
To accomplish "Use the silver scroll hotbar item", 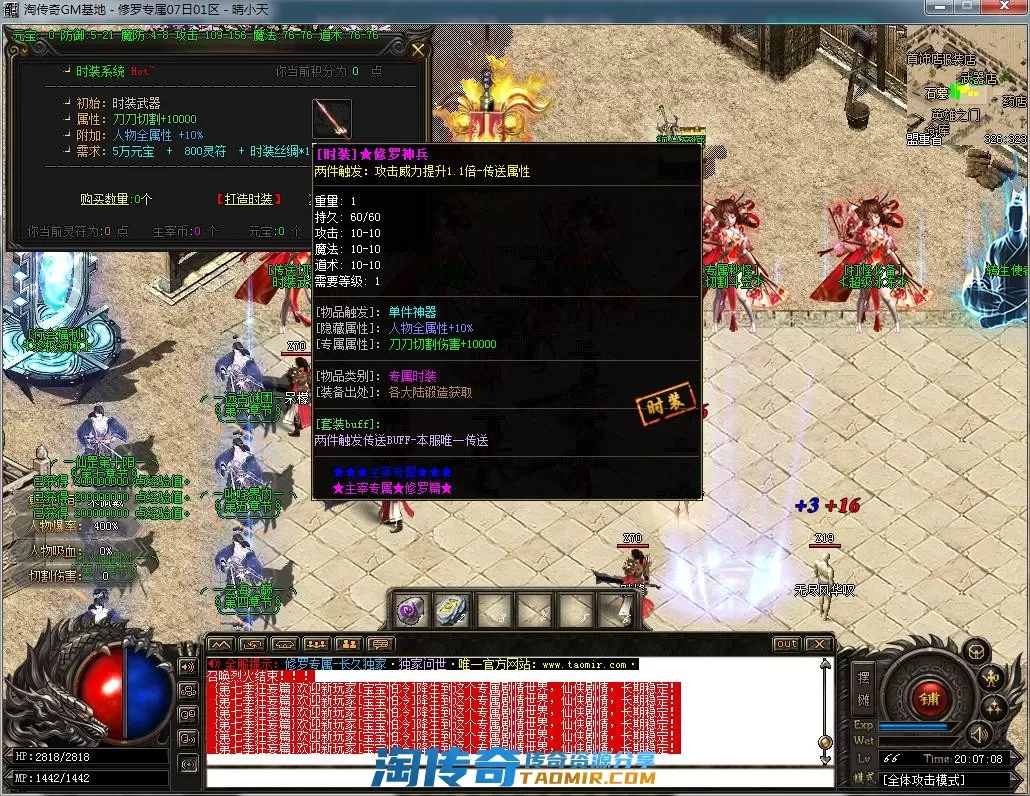I will pyautogui.click(x=452, y=609).
